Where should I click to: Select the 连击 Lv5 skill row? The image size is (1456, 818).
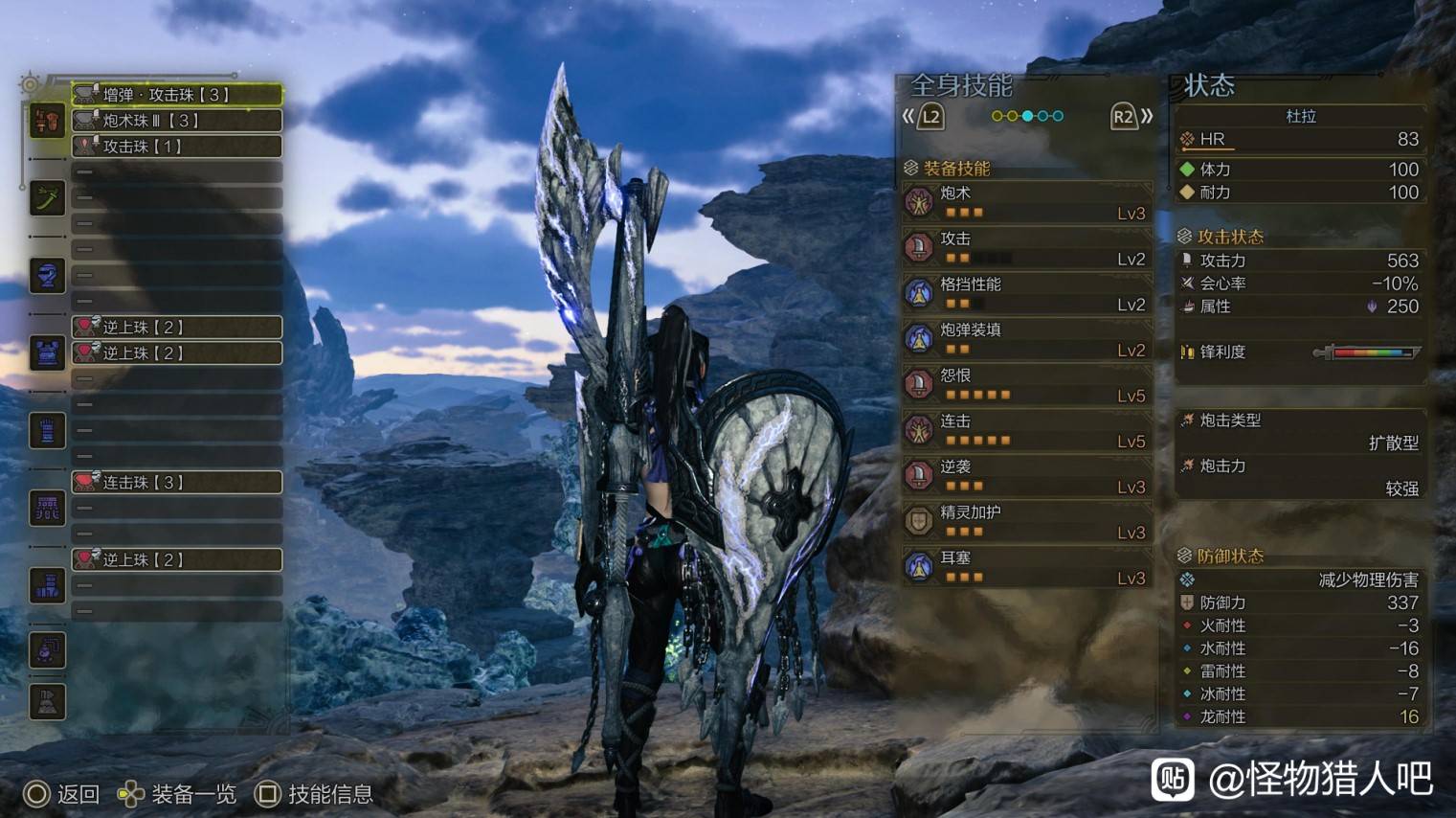1026,430
